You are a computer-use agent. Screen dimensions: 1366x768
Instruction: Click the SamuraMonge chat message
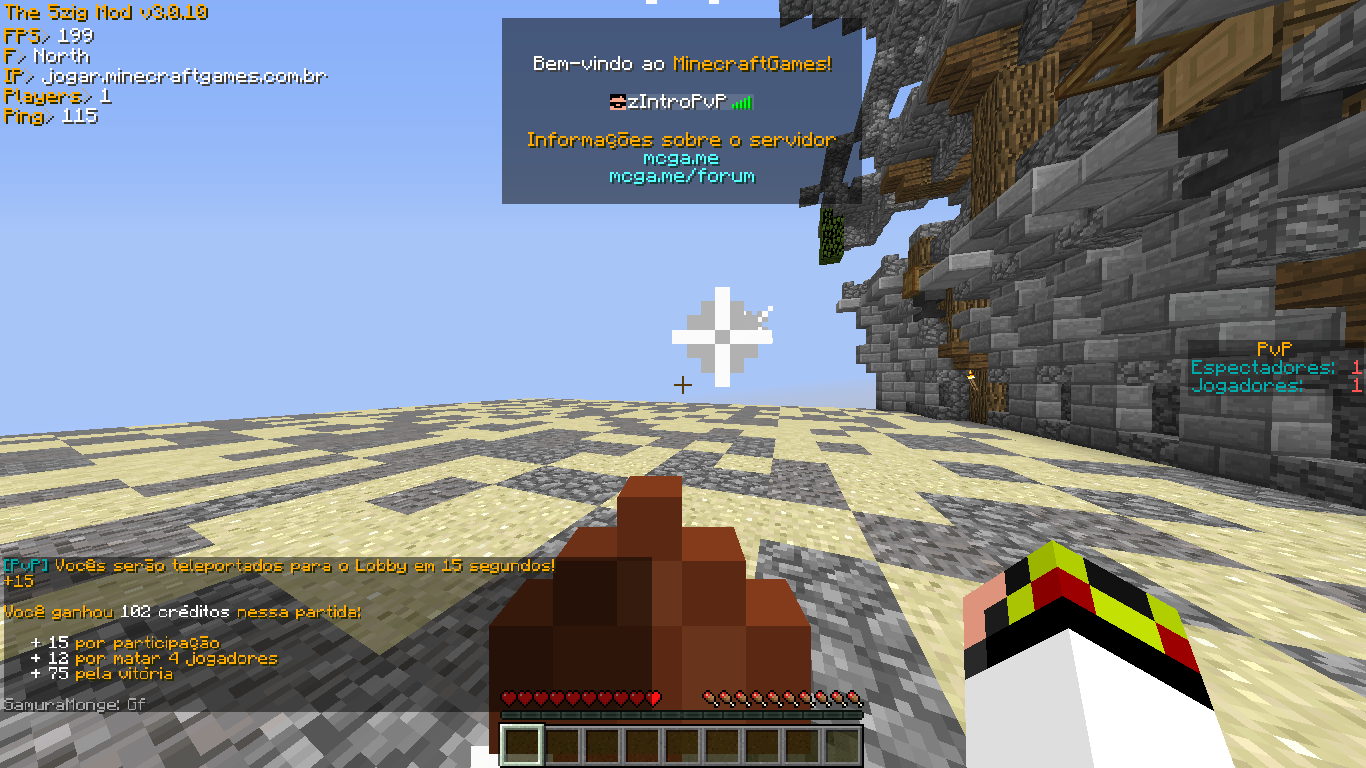tap(75, 705)
